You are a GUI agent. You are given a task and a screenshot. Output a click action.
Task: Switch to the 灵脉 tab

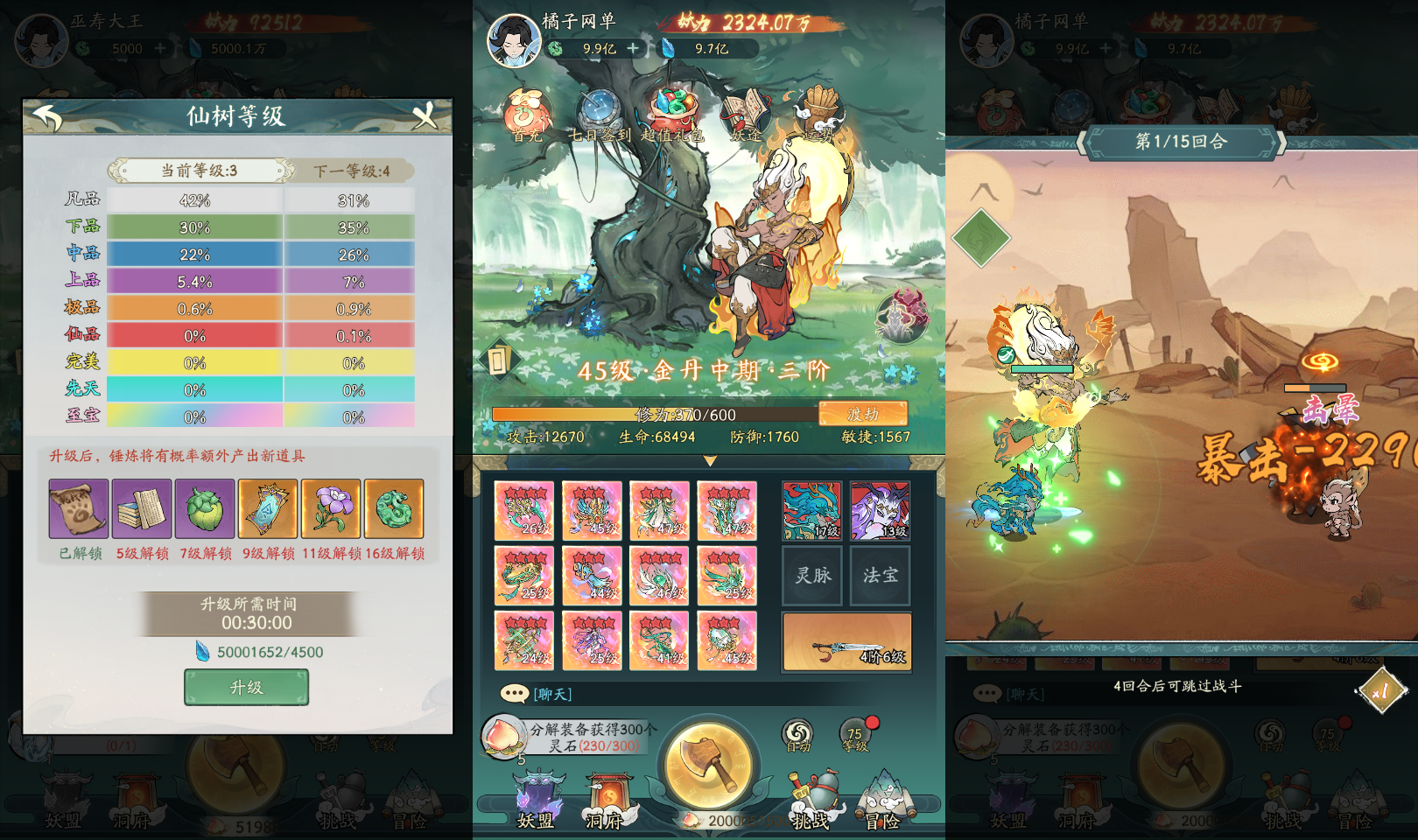click(811, 575)
